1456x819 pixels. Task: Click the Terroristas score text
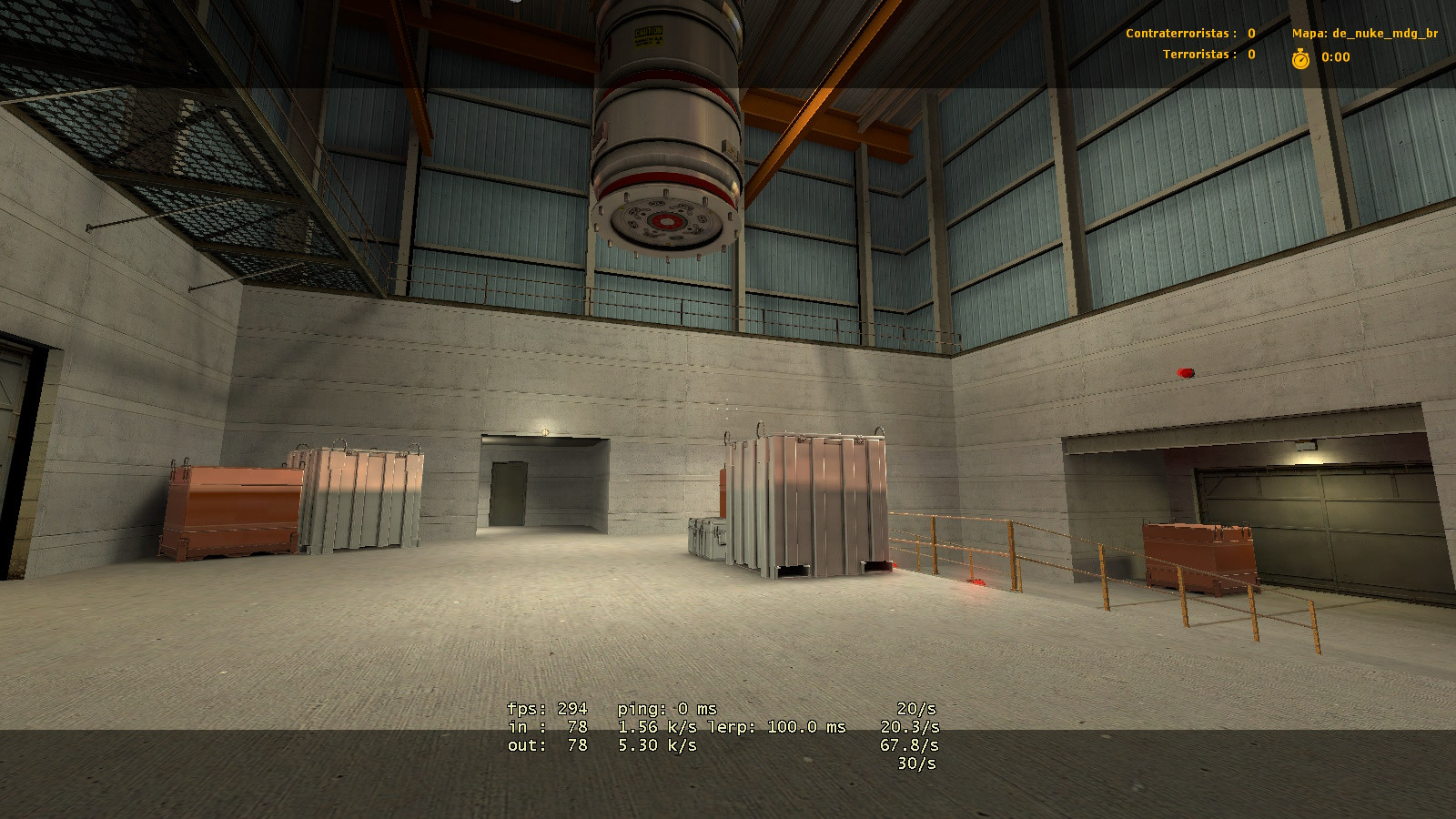point(1201,54)
